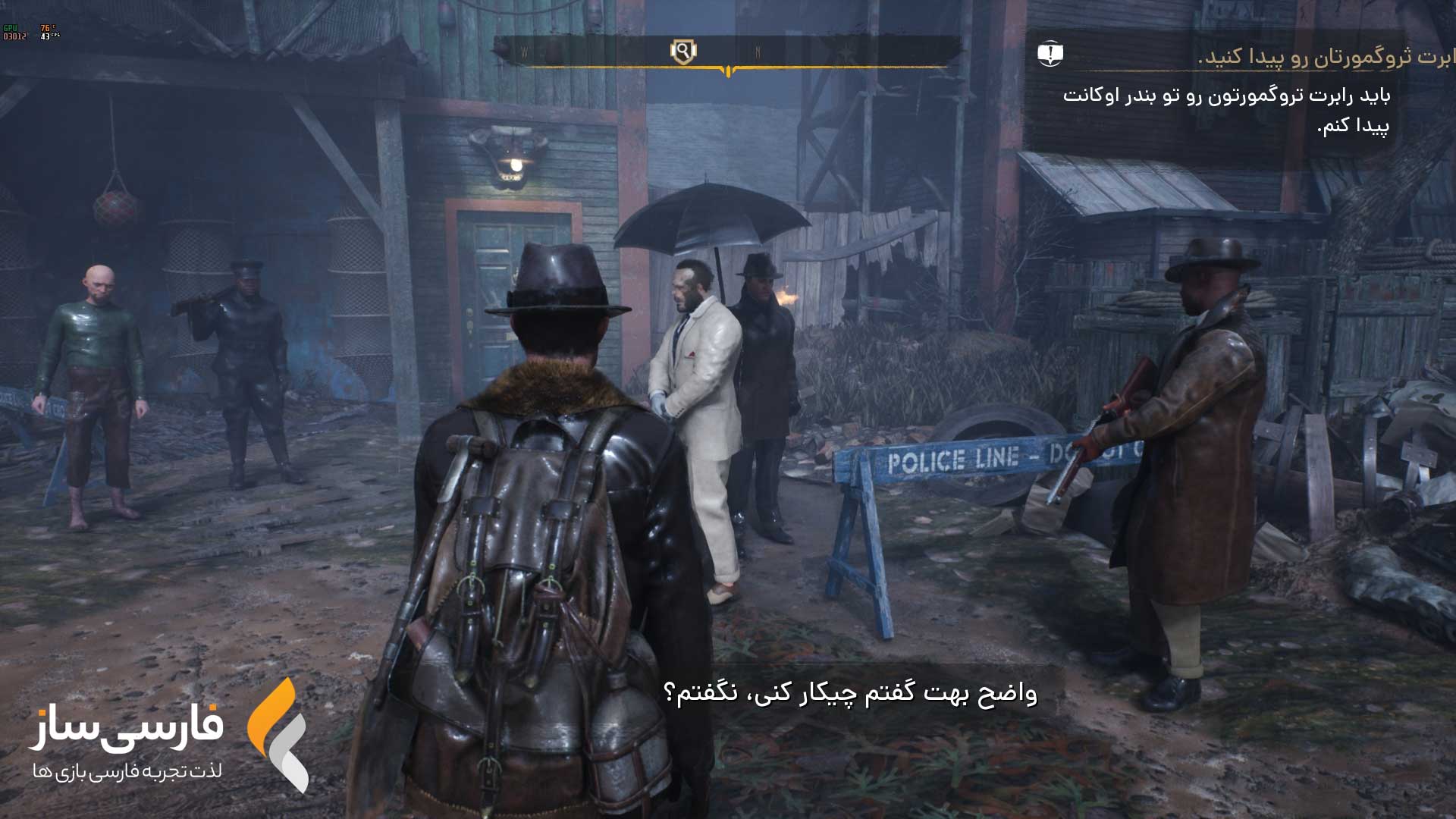Select the quest objective exclamation icon
Screen dimensions: 1456x819
point(1050,54)
